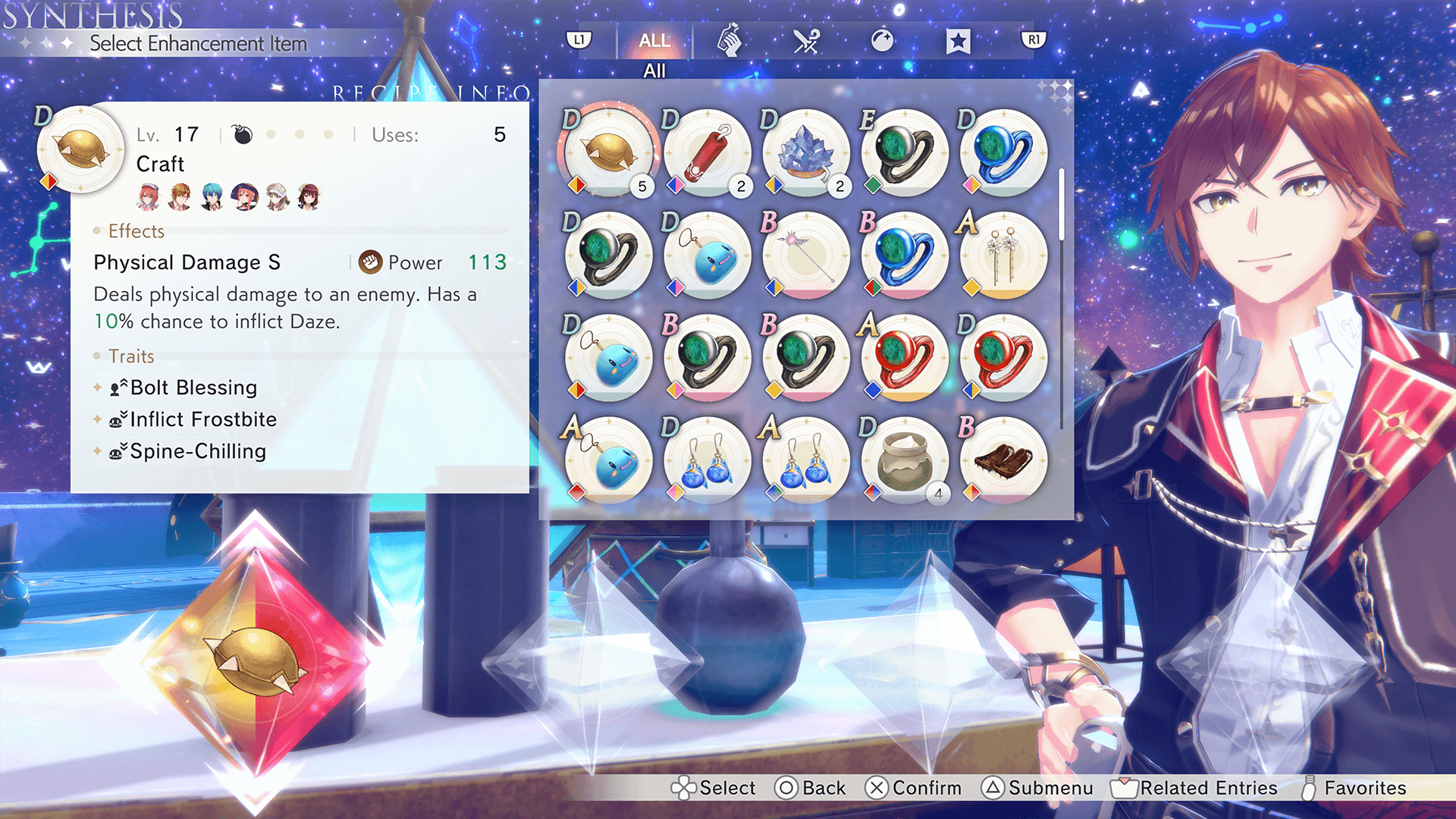Choose the B-rank brown boots
The width and height of the screenshot is (1456, 819).
pos(1003,460)
